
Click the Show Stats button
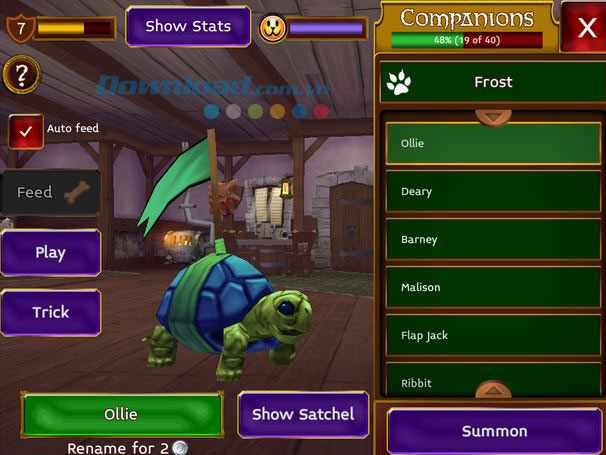coord(188,27)
